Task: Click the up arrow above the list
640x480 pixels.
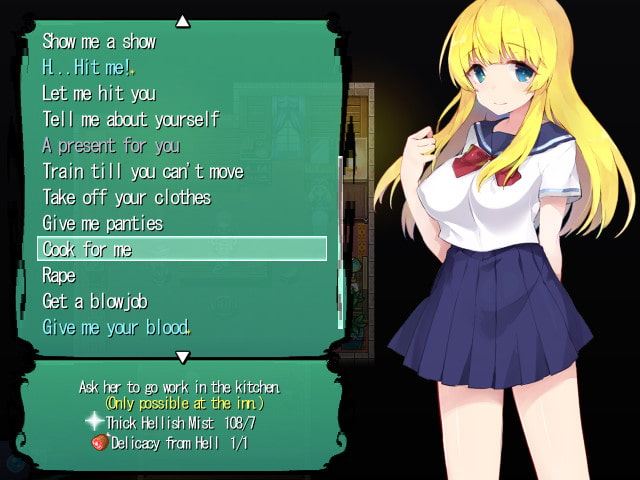Action: coord(182,19)
